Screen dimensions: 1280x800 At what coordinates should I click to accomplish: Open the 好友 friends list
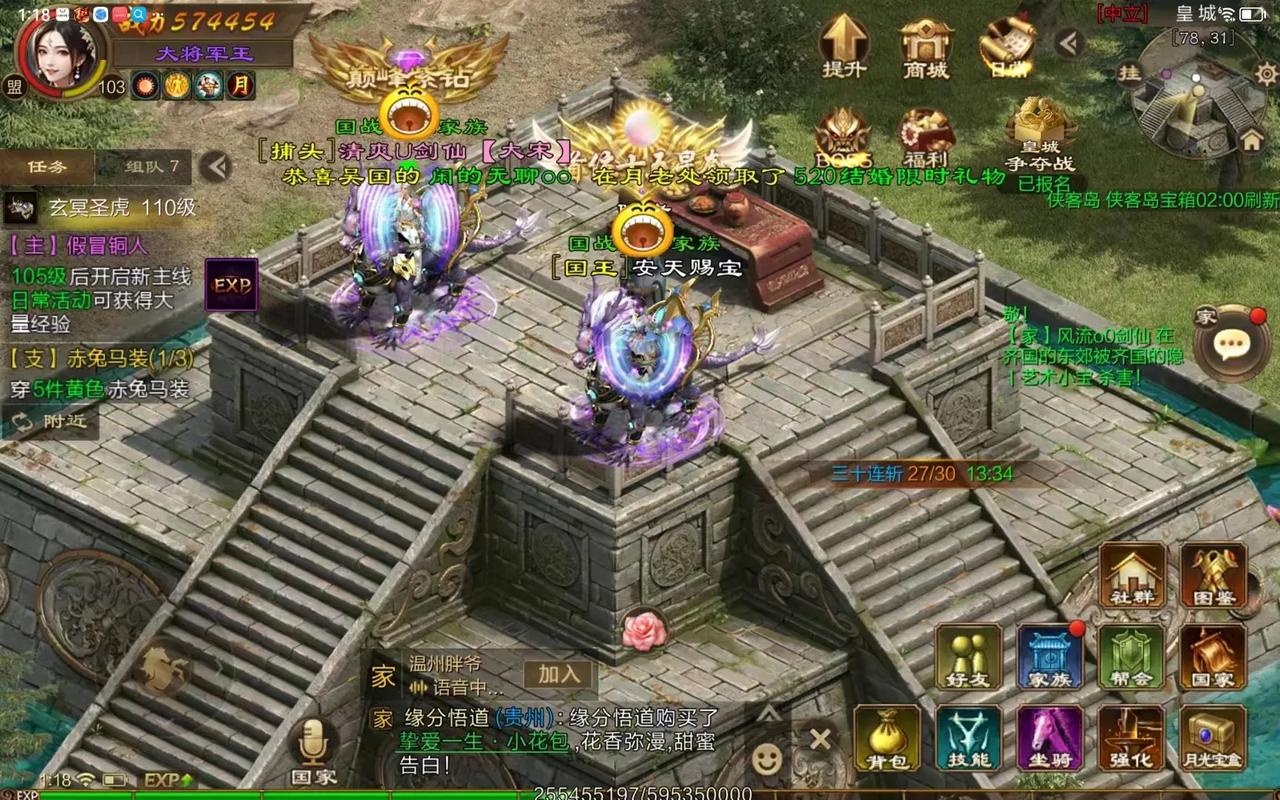[x=968, y=657]
